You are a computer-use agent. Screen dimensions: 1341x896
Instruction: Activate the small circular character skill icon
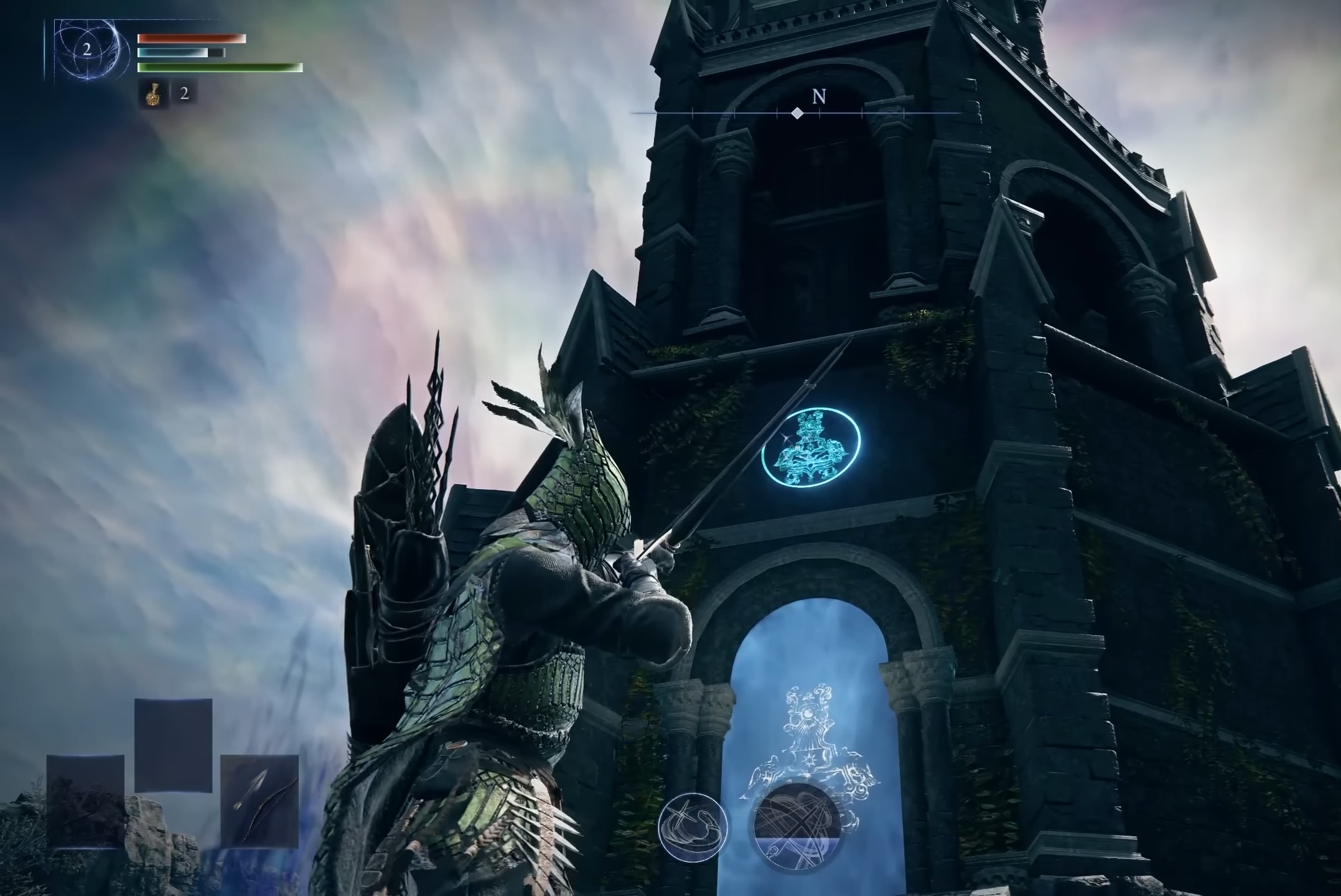coord(693,828)
